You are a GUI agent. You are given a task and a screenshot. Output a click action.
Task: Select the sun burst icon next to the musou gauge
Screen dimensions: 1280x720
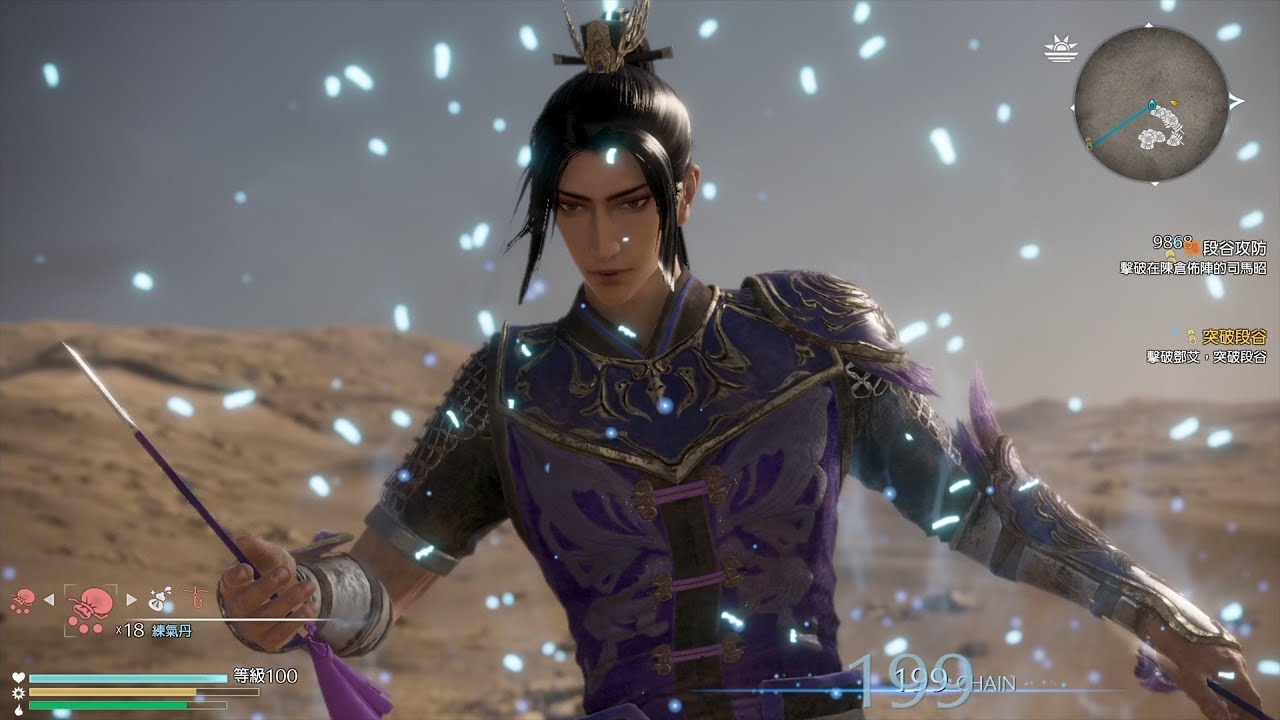click(x=19, y=693)
